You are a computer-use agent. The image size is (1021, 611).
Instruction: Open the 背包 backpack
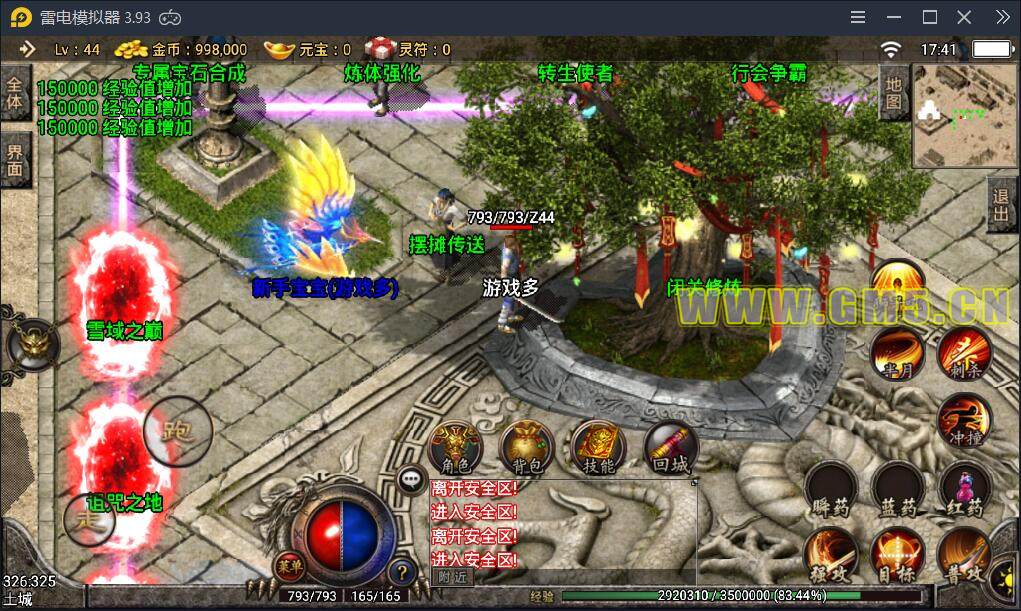tap(526, 446)
